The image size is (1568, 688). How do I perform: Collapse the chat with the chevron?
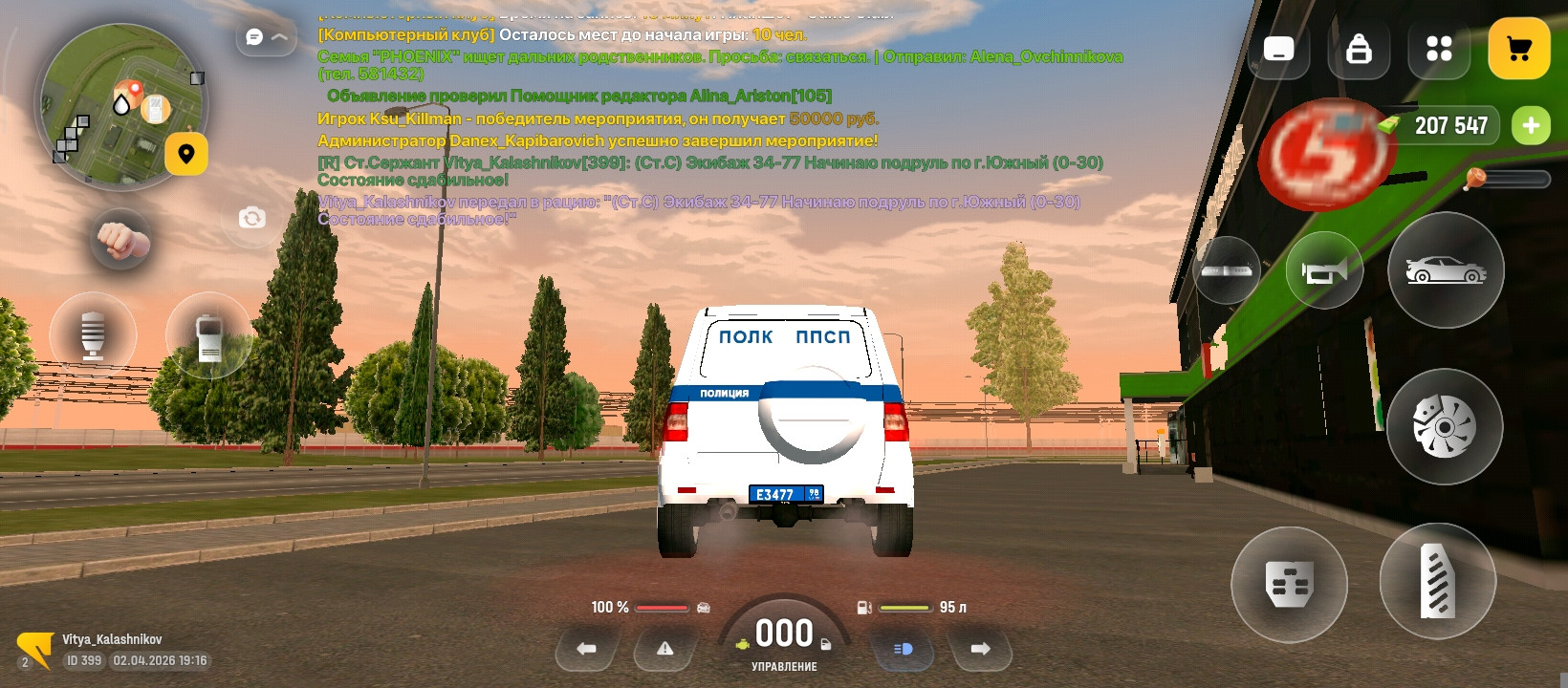pyautogui.click(x=278, y=35)
